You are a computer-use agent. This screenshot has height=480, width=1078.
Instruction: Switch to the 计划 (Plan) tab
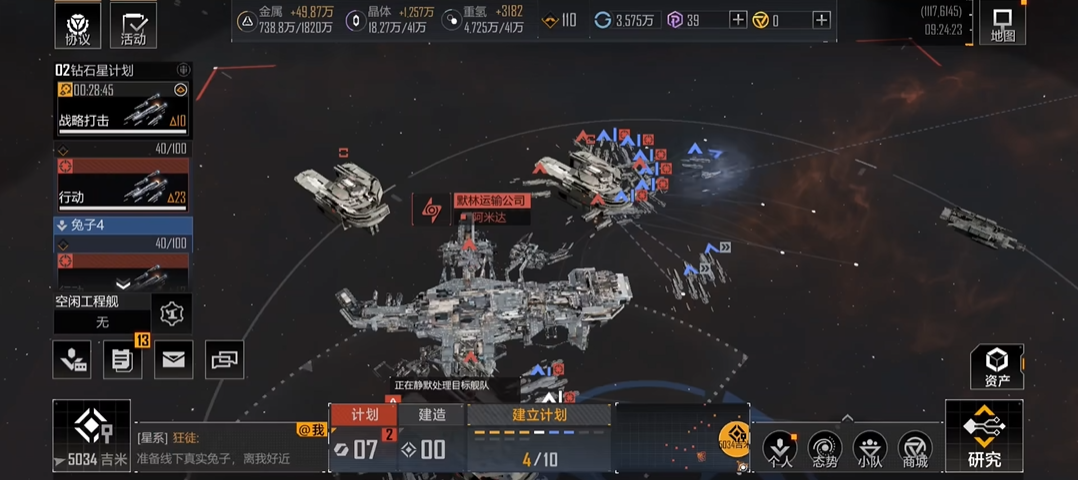pyautogui.click(x=364, y=415)
